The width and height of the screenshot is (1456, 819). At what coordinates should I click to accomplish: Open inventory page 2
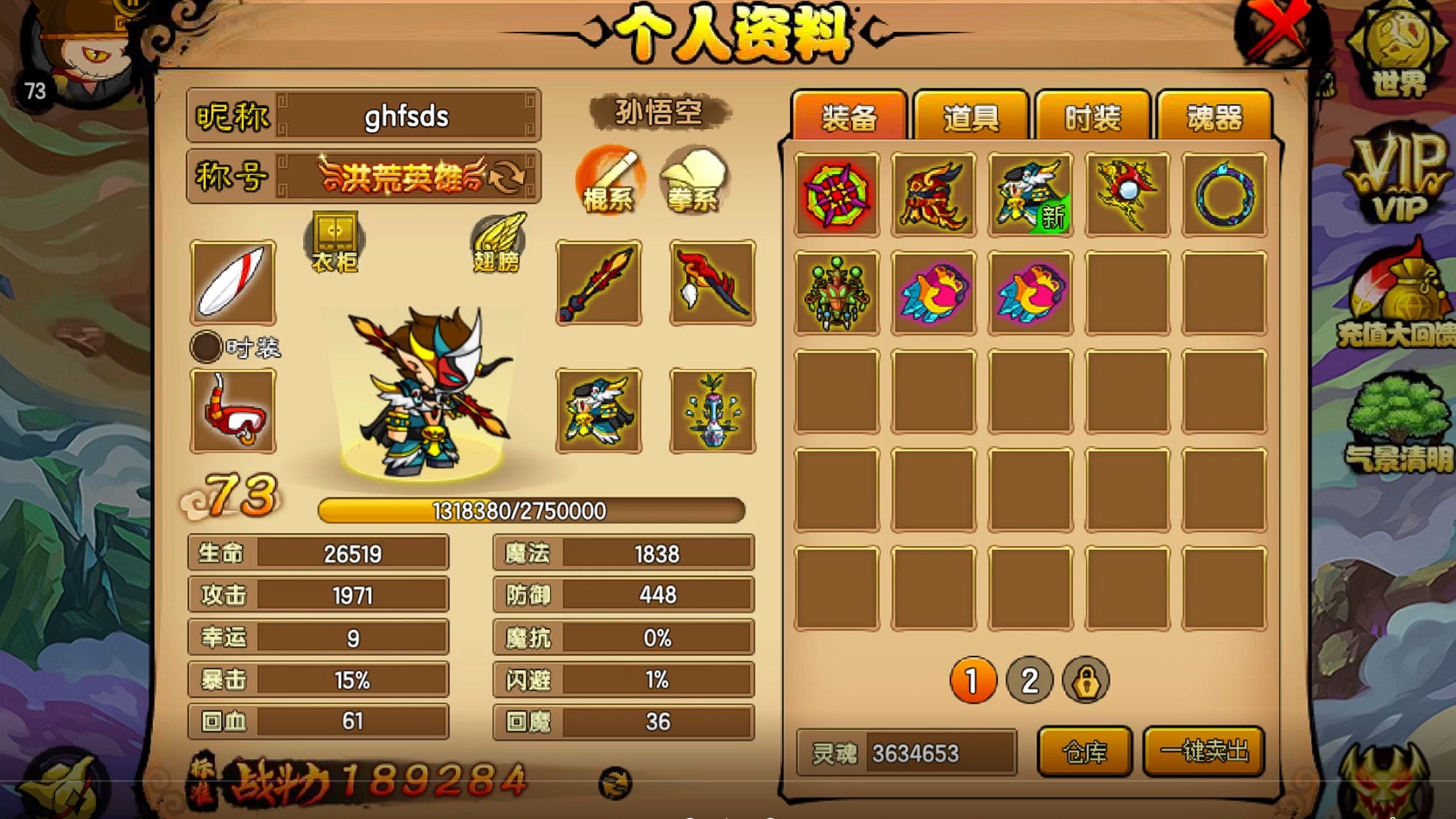(x=1029, y=681)
